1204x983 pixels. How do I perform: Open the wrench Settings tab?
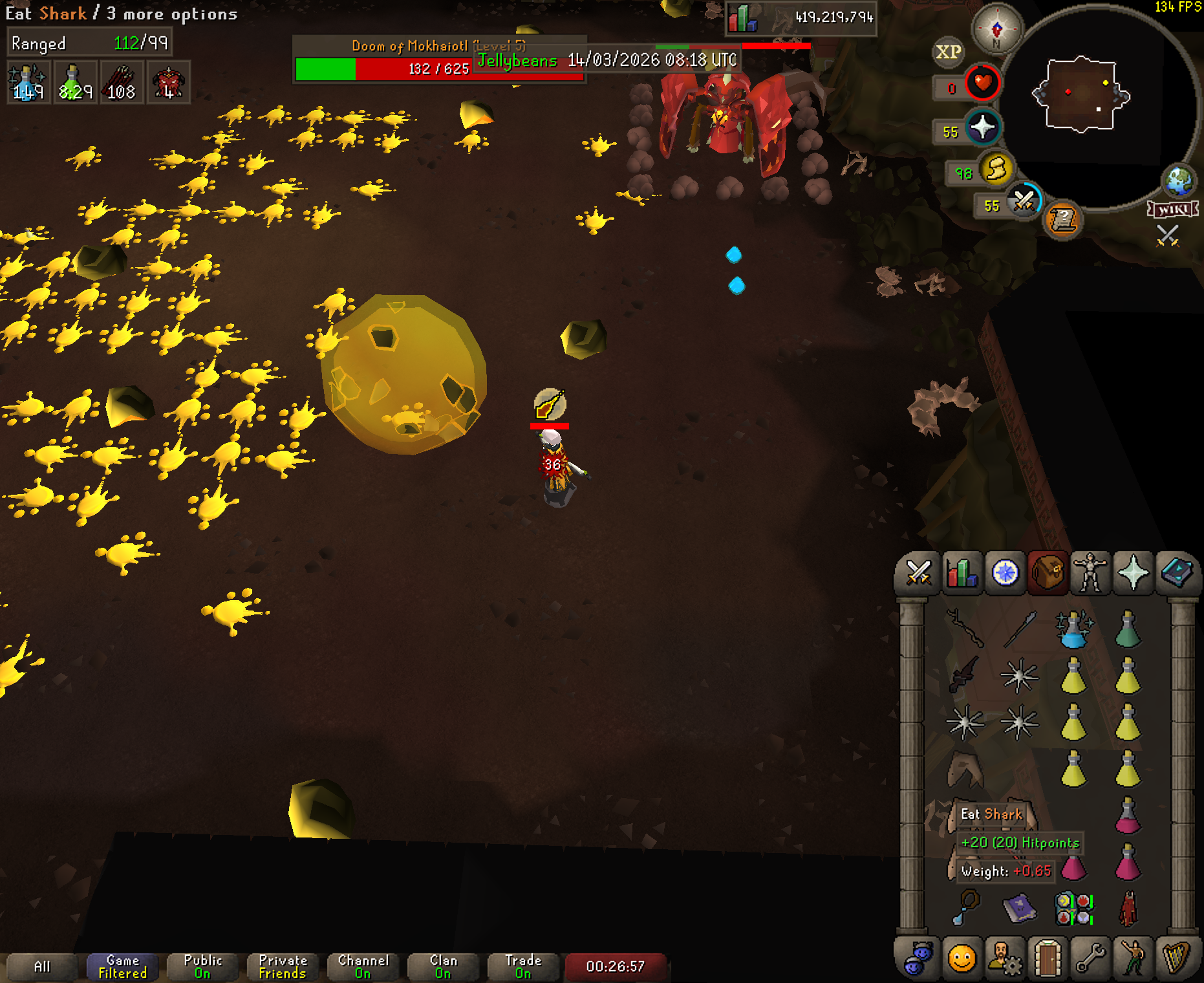[x=1091, y=958]
